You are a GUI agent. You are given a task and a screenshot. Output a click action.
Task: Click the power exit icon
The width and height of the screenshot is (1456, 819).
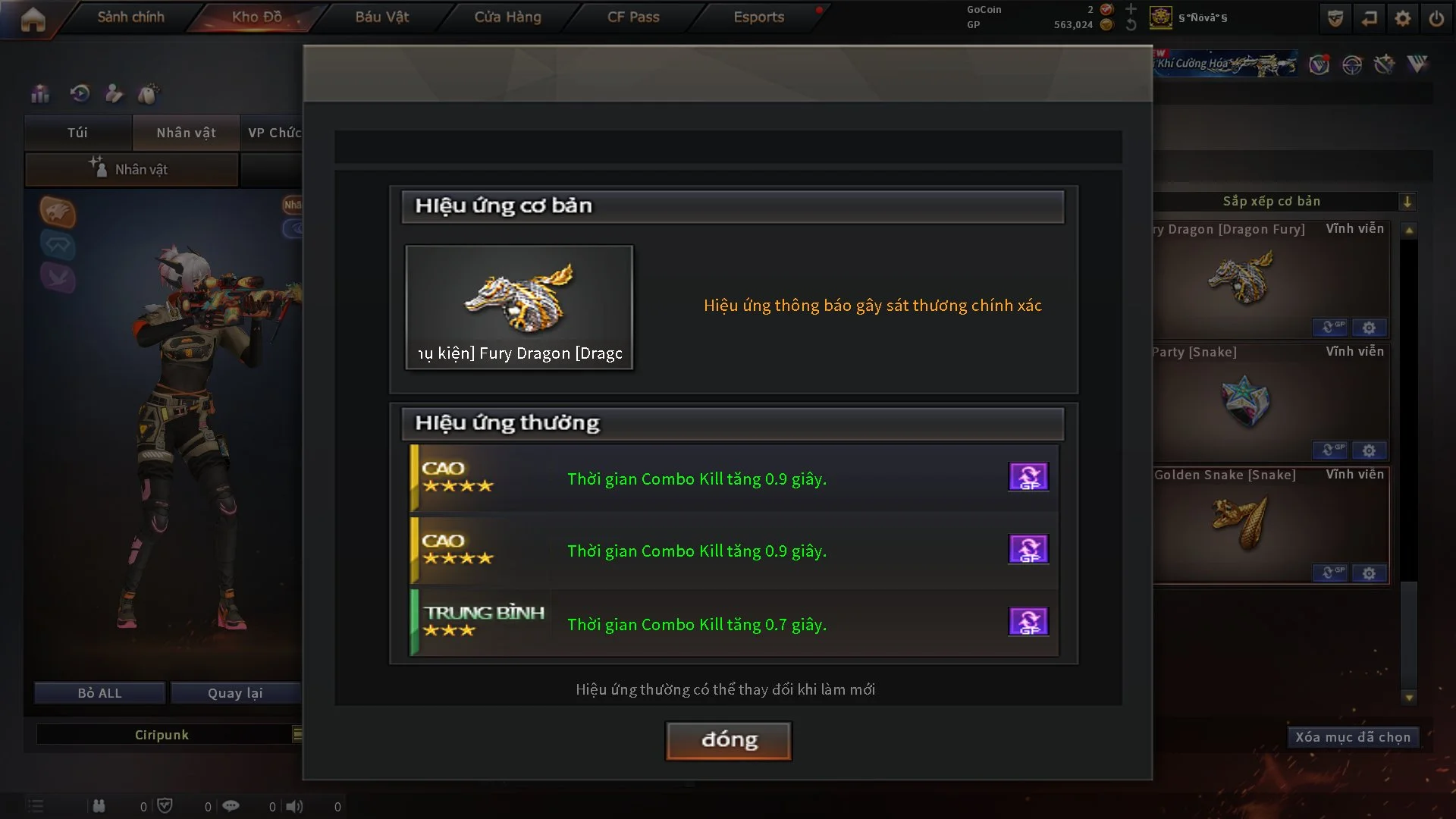pyautogui.click(x=1436, y=18)
